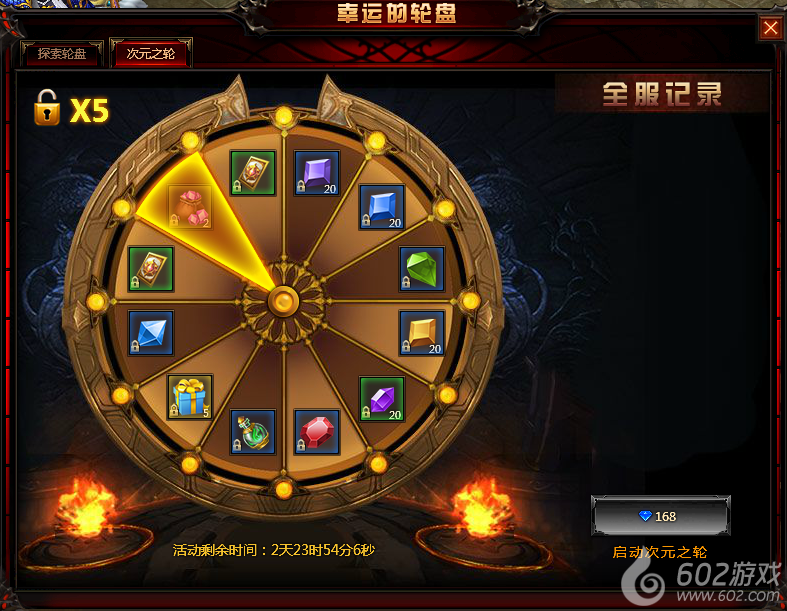Select the light blue diamond prize

(151, 333)
